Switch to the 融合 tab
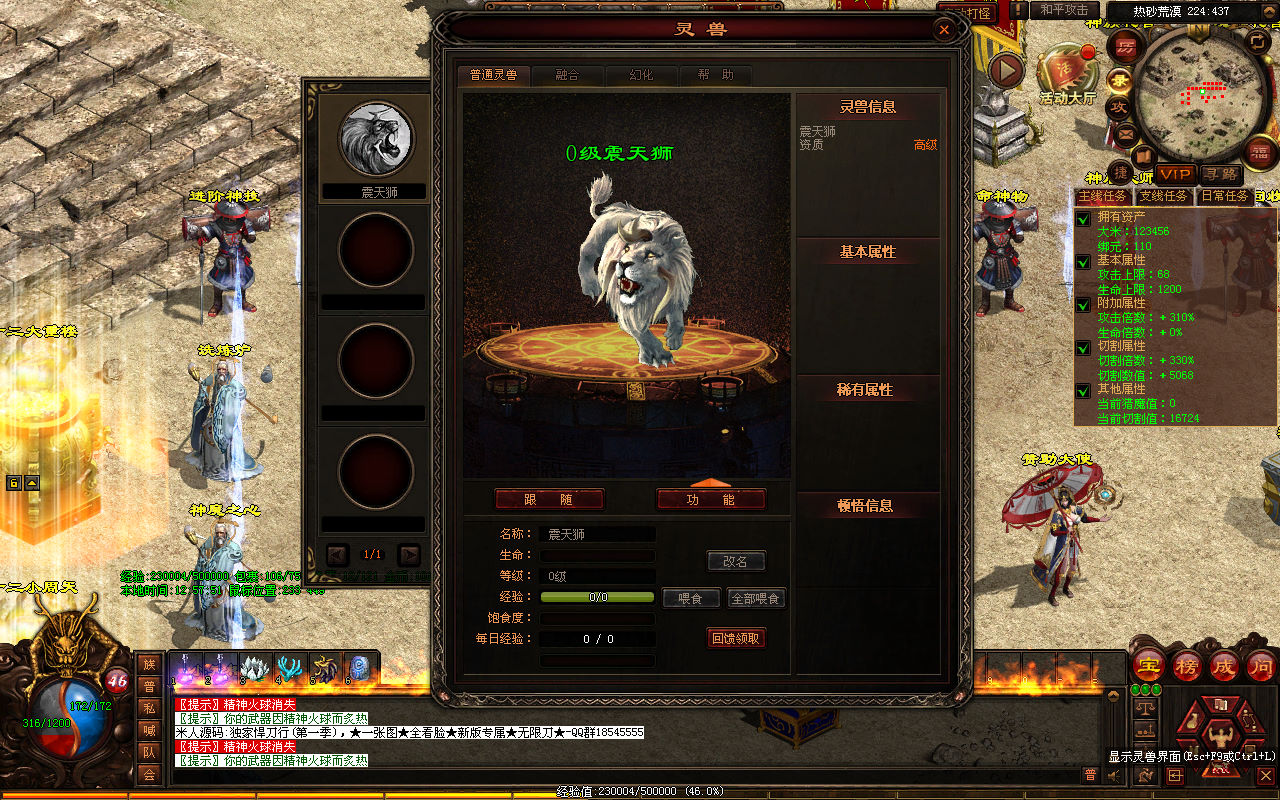 pyautogui.click(x=567, y=75)
